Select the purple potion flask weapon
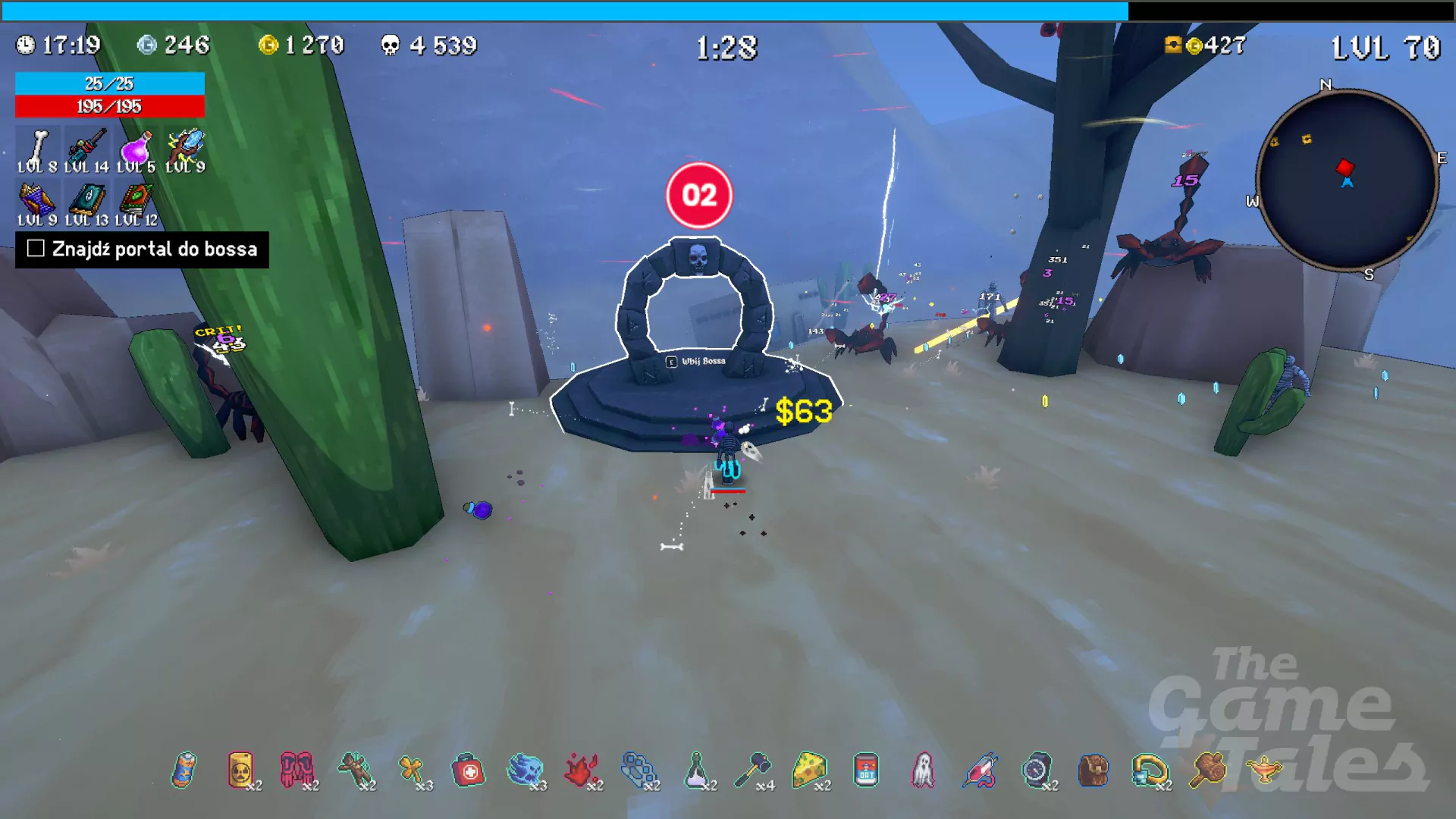Image resolution: width=1456 pixels, height=819 pixels. [x=136, y=147]
